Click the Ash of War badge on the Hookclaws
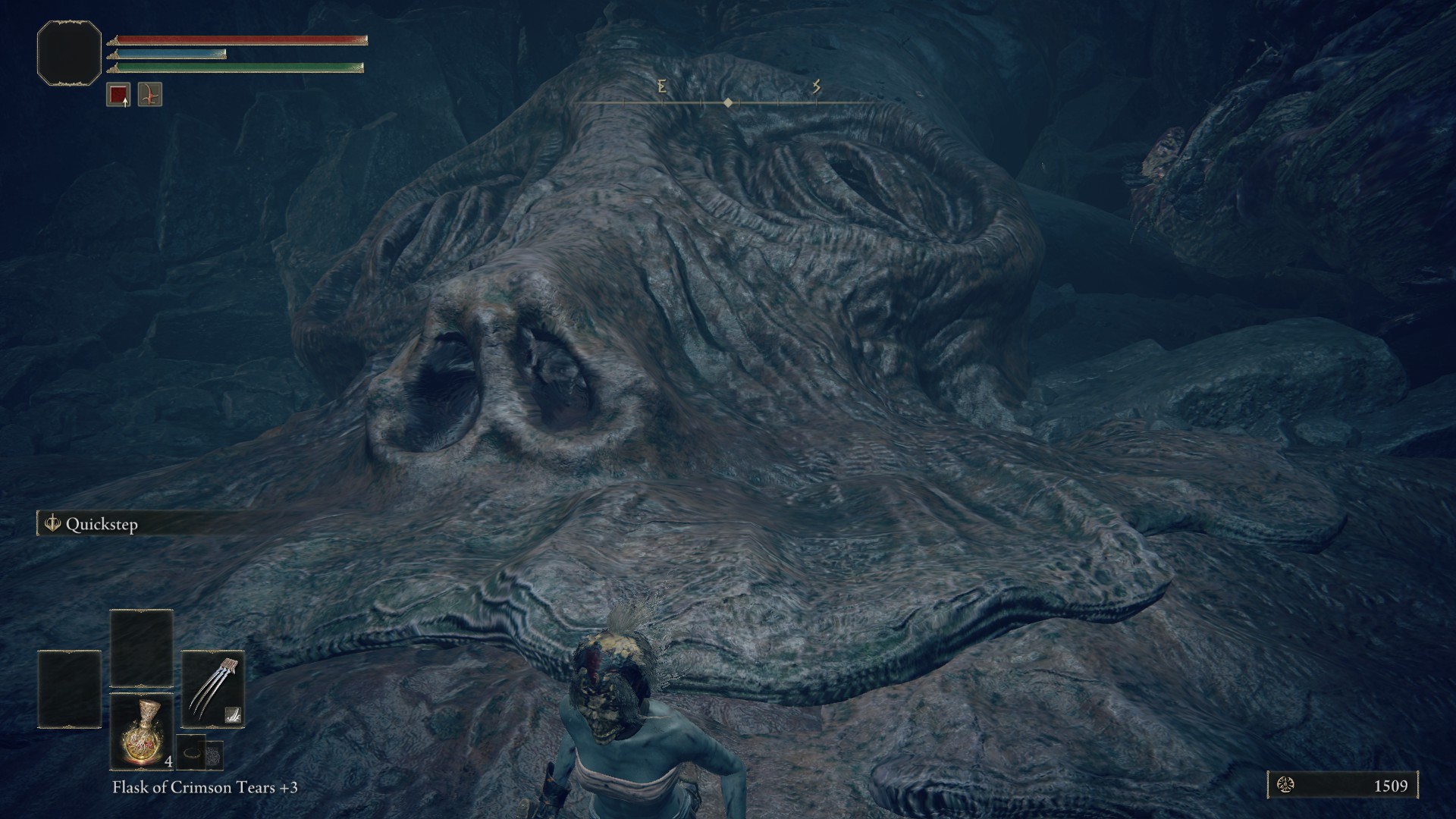Viewport: 1456px width, 819px height. pyautogui.click(x=233, y=715)
